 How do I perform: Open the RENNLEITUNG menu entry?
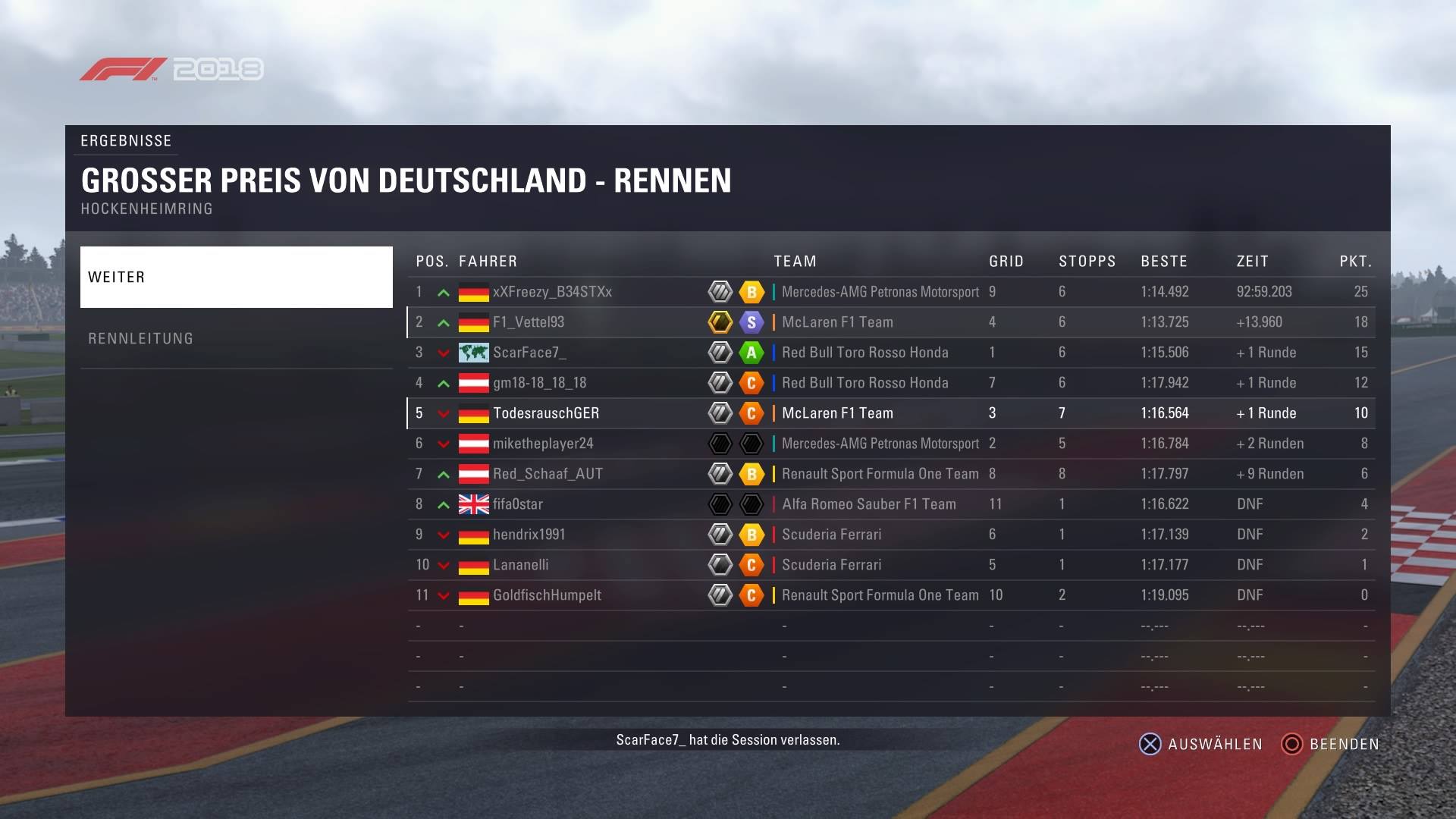(x=236, y=338)
